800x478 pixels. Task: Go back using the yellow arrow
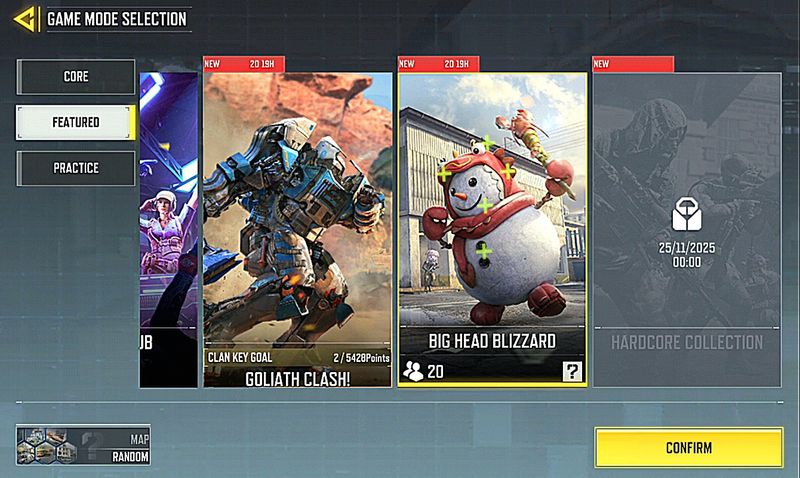[26, 17]
